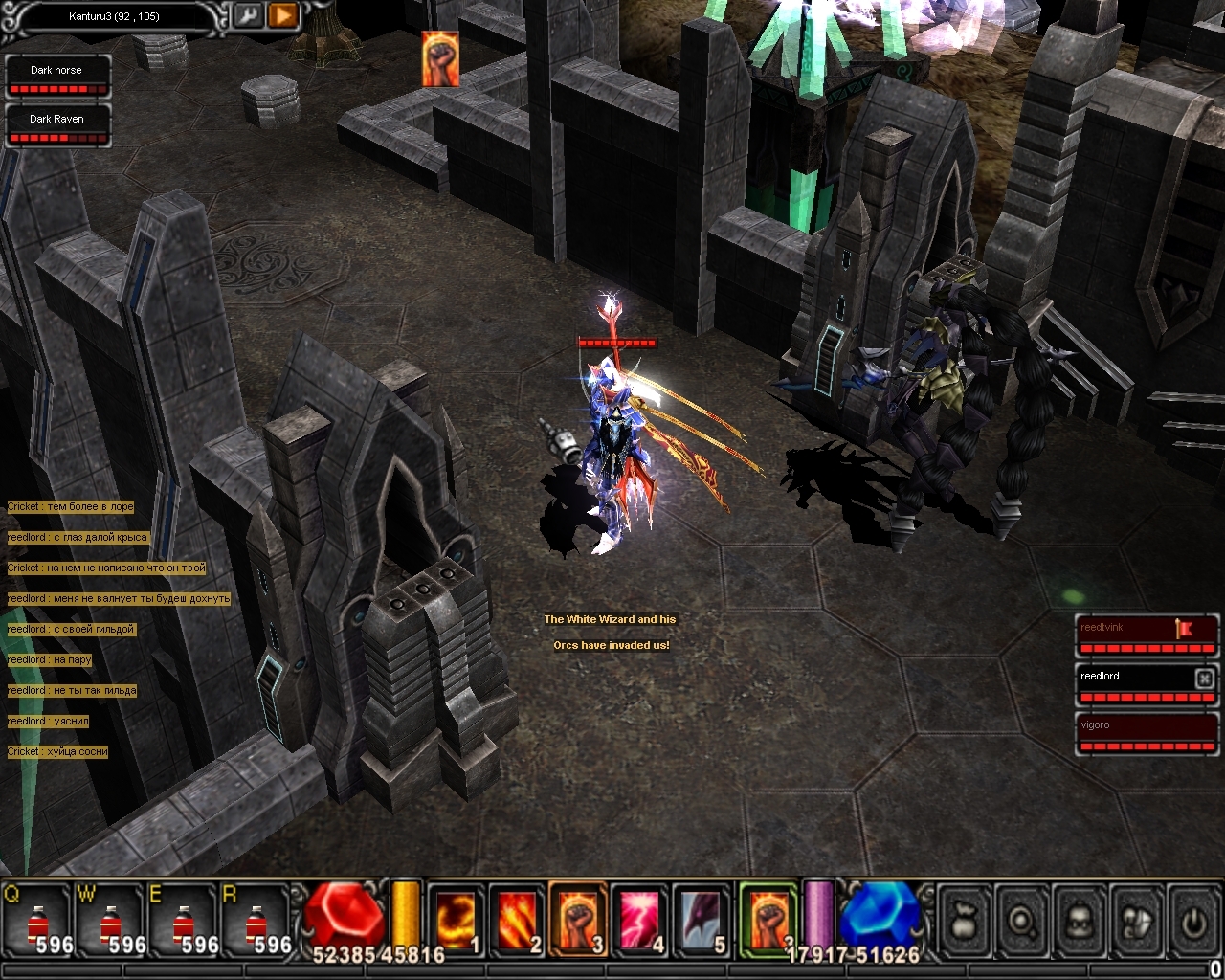Use the potion in slot W

pyautogui.click(x=110, y=922)
